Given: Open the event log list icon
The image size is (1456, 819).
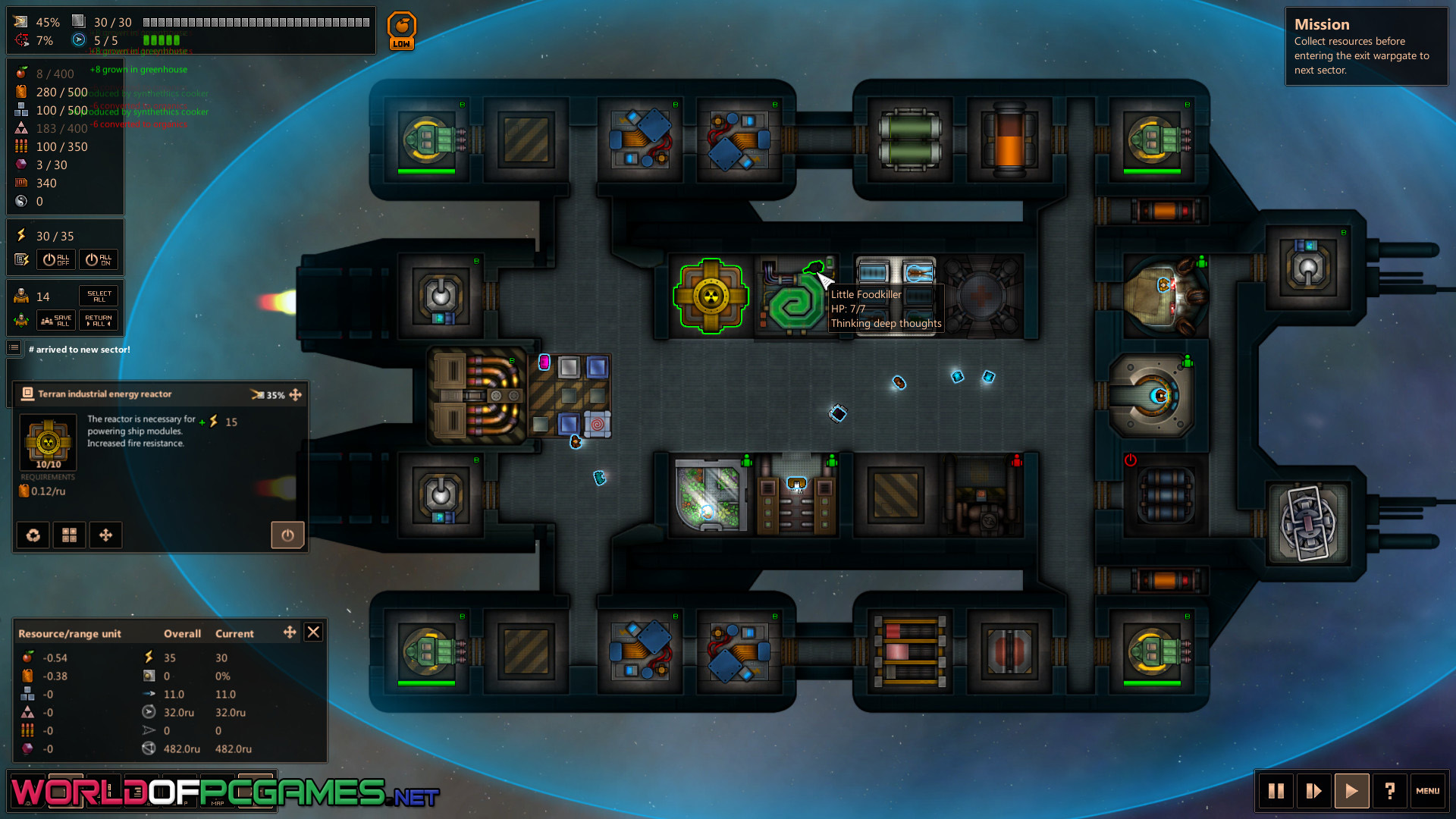Looking at the screenshot, I should (14, 348).
